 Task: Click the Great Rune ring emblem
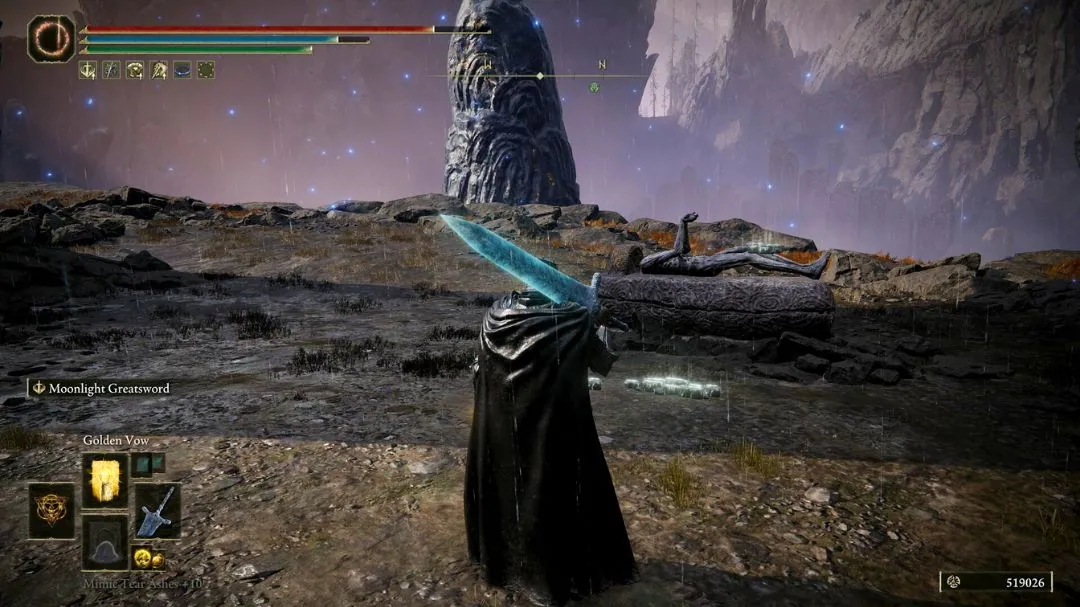50,40
